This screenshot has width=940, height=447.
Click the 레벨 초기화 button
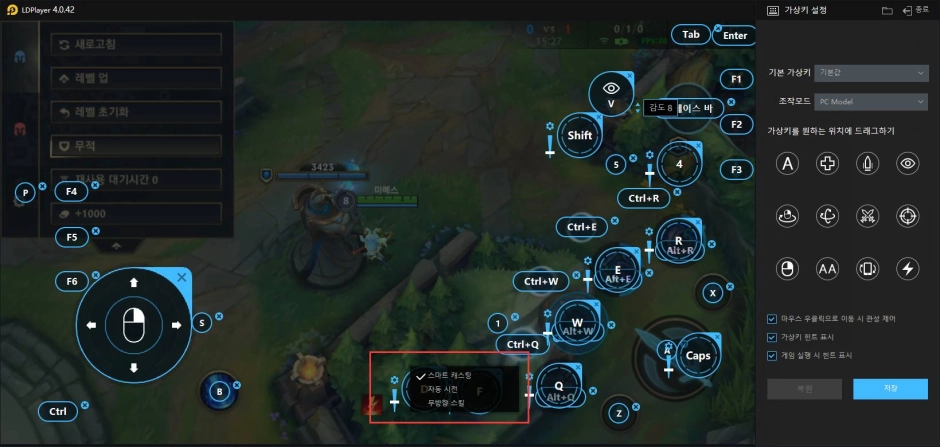[x=136, y=112]
